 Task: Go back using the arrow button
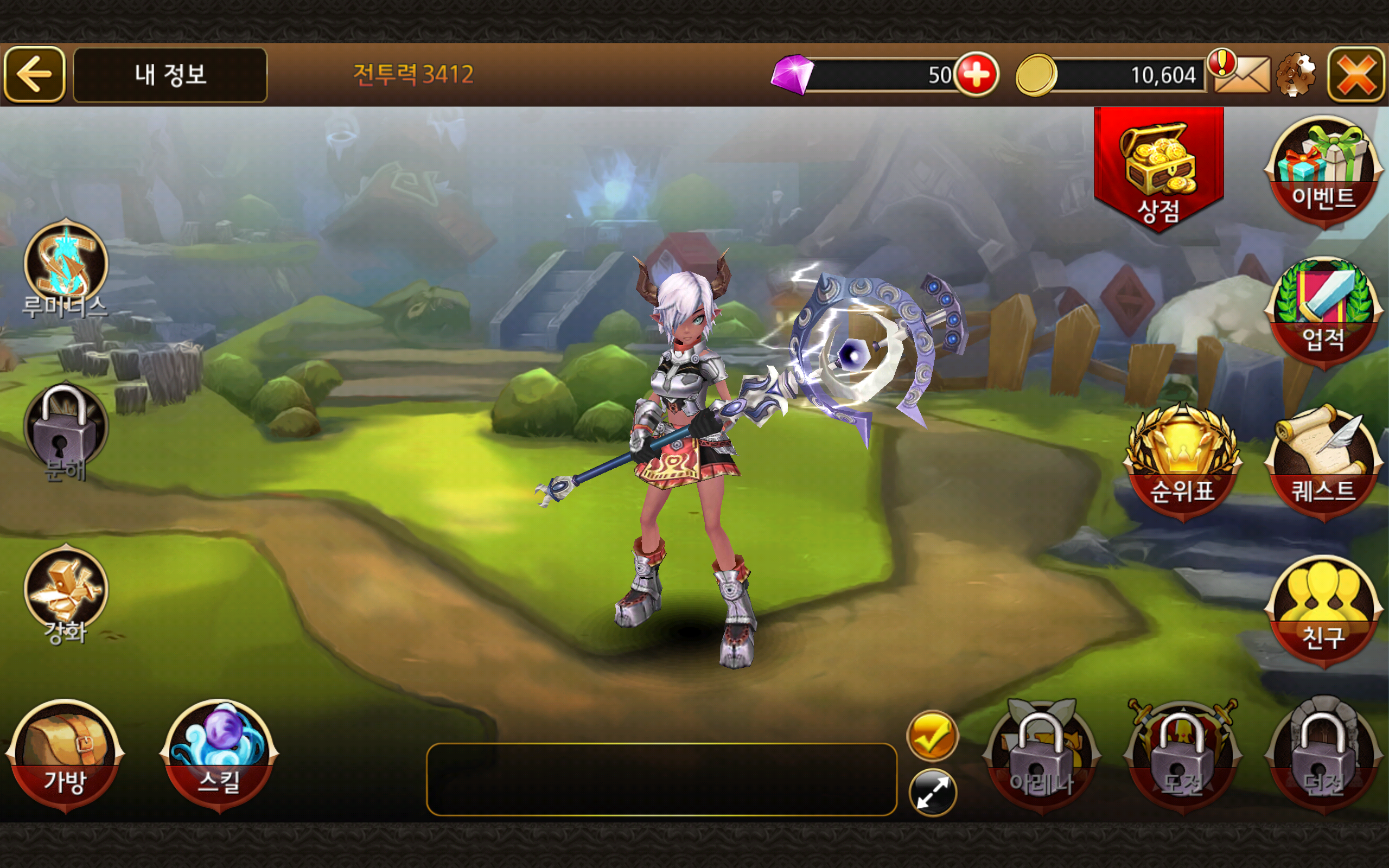(x=36, y=75)
